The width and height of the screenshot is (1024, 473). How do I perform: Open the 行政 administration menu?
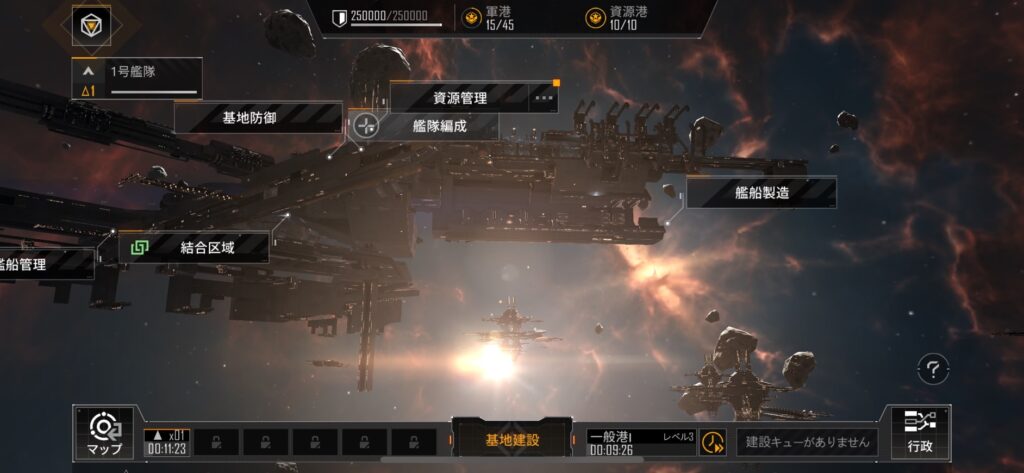coord(920,432)
